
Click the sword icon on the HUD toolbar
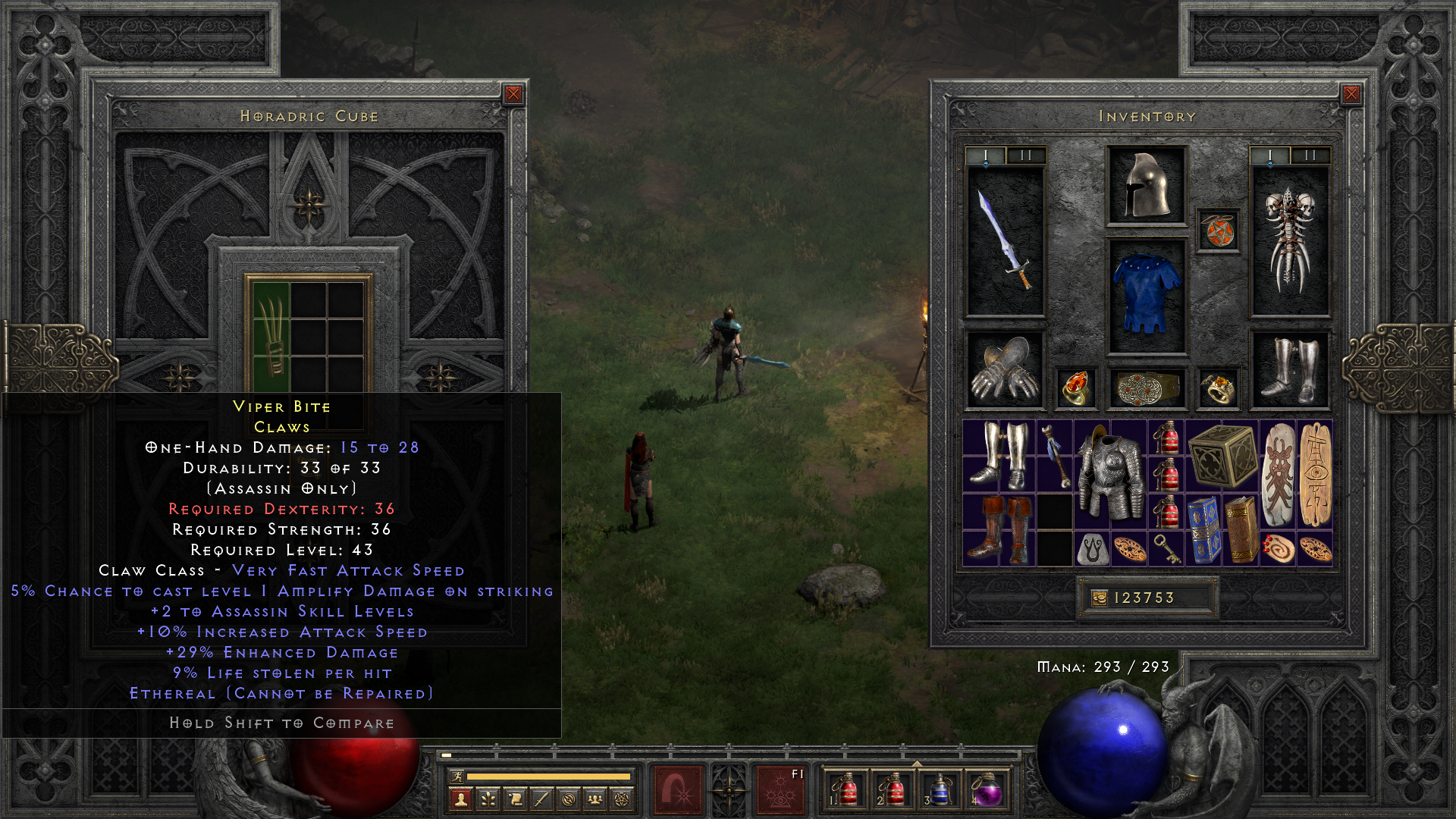(x=540, y=798)
